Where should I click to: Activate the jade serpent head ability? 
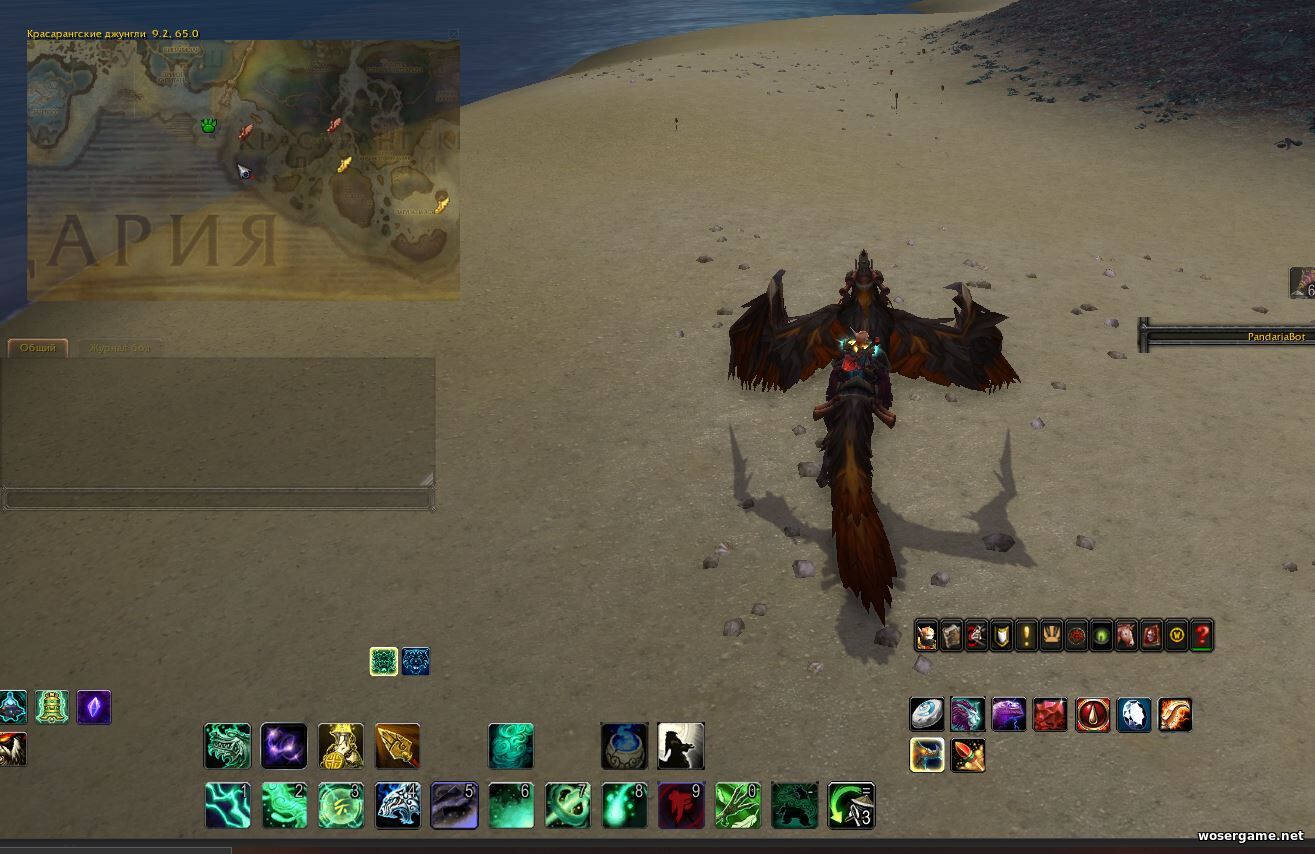click(227, 746)
